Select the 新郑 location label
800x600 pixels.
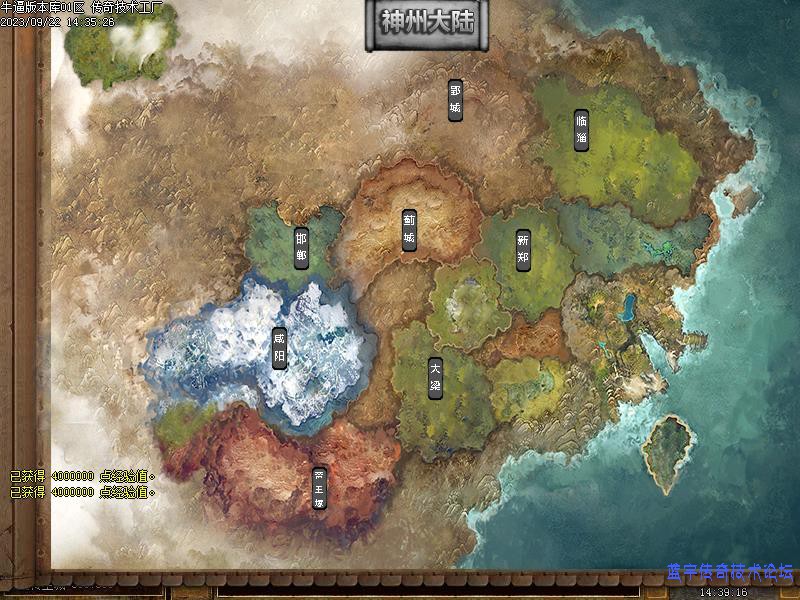523,248
